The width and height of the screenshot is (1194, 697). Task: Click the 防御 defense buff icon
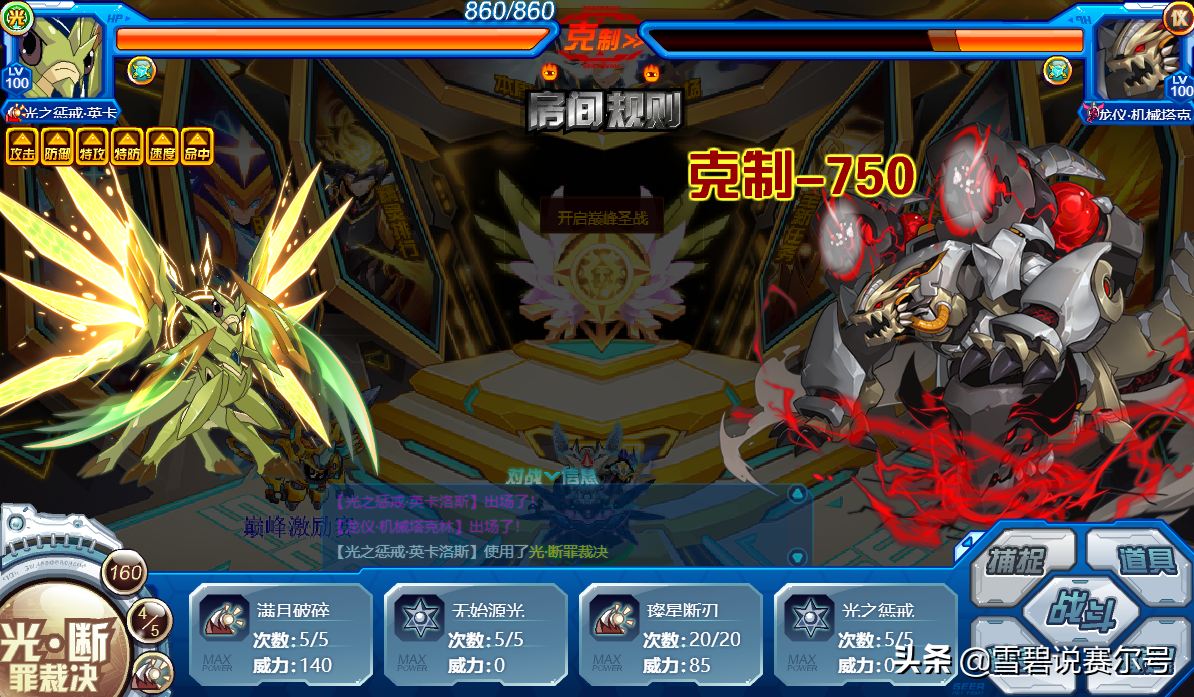click(57, 146)
